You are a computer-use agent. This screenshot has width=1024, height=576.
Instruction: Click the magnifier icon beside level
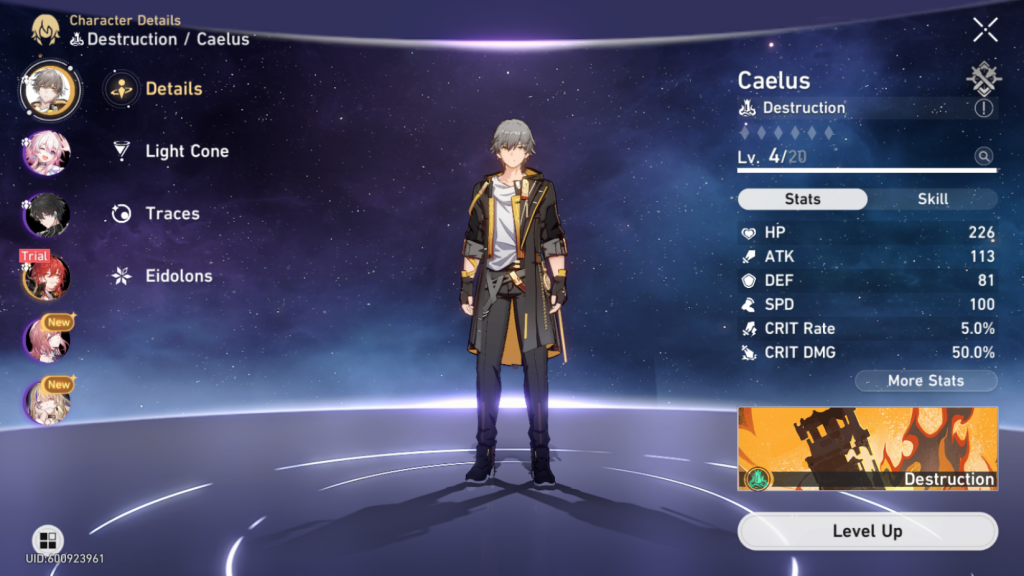point(984,156)
